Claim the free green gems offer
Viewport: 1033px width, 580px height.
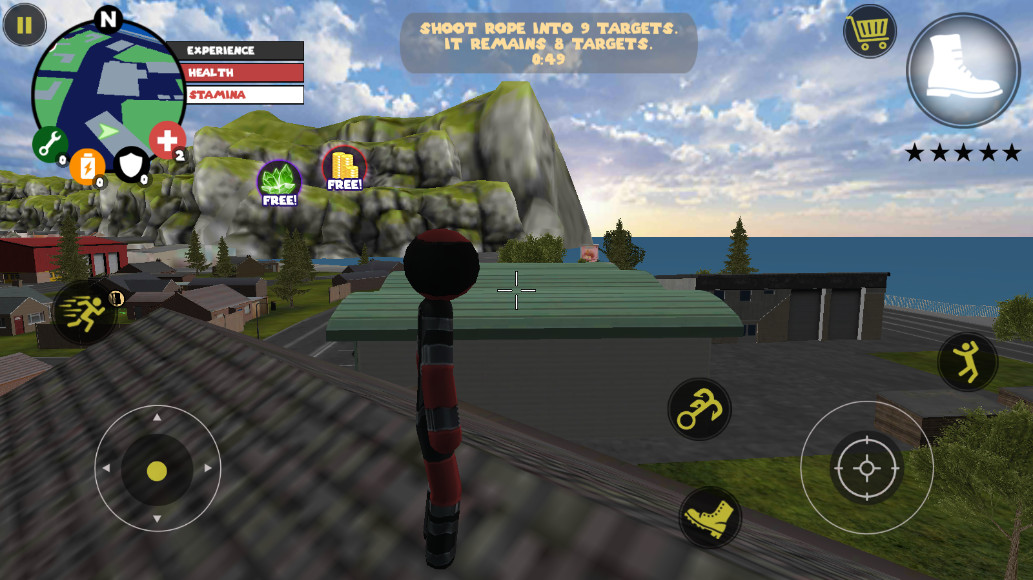279,182
